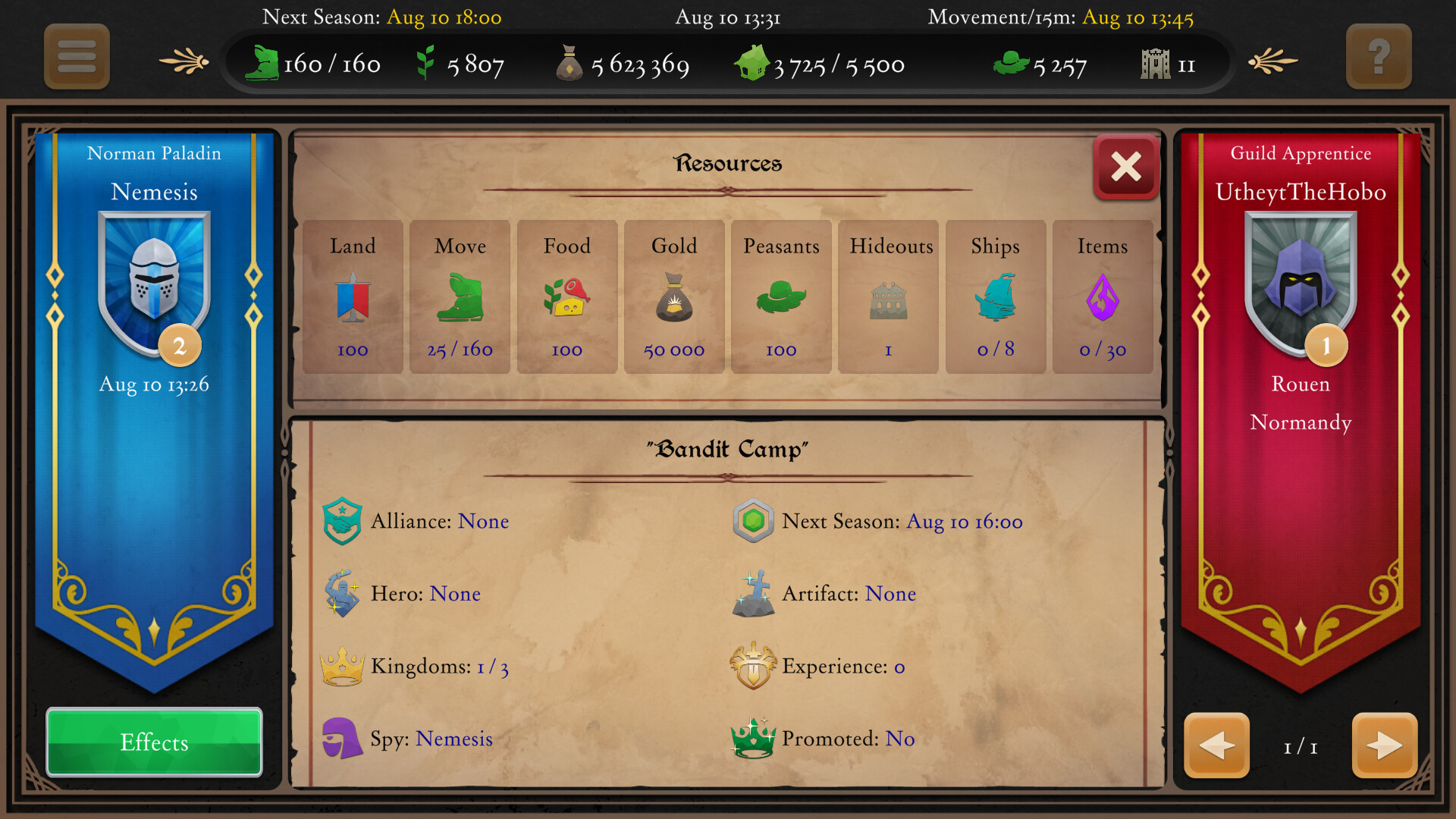Select the Ships resource icon
Viewport: 1456px width, 819px height.
pos(995,300)
